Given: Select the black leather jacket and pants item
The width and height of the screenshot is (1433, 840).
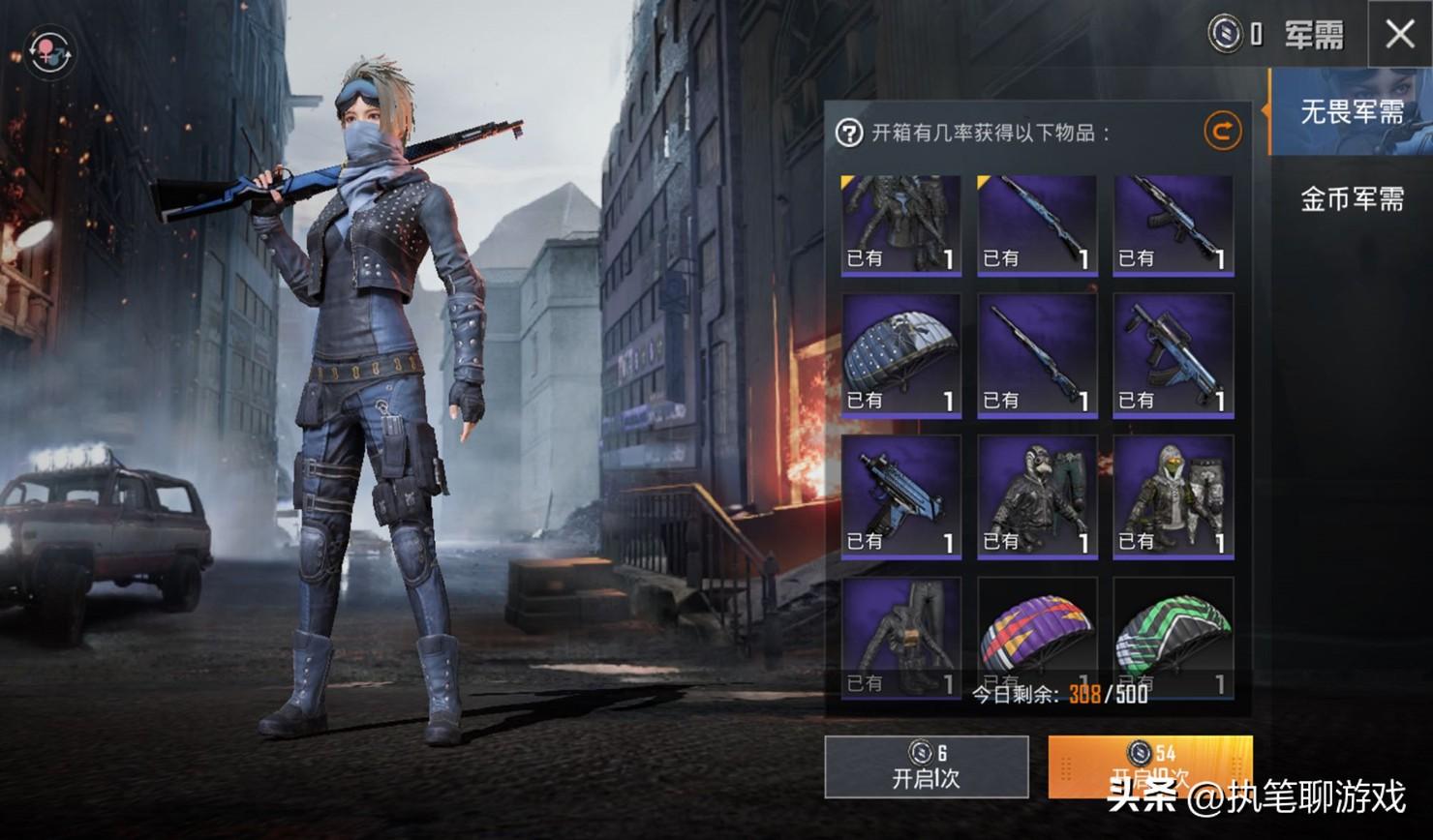Looking at the screenshot, I should click(x=900, y=636).
